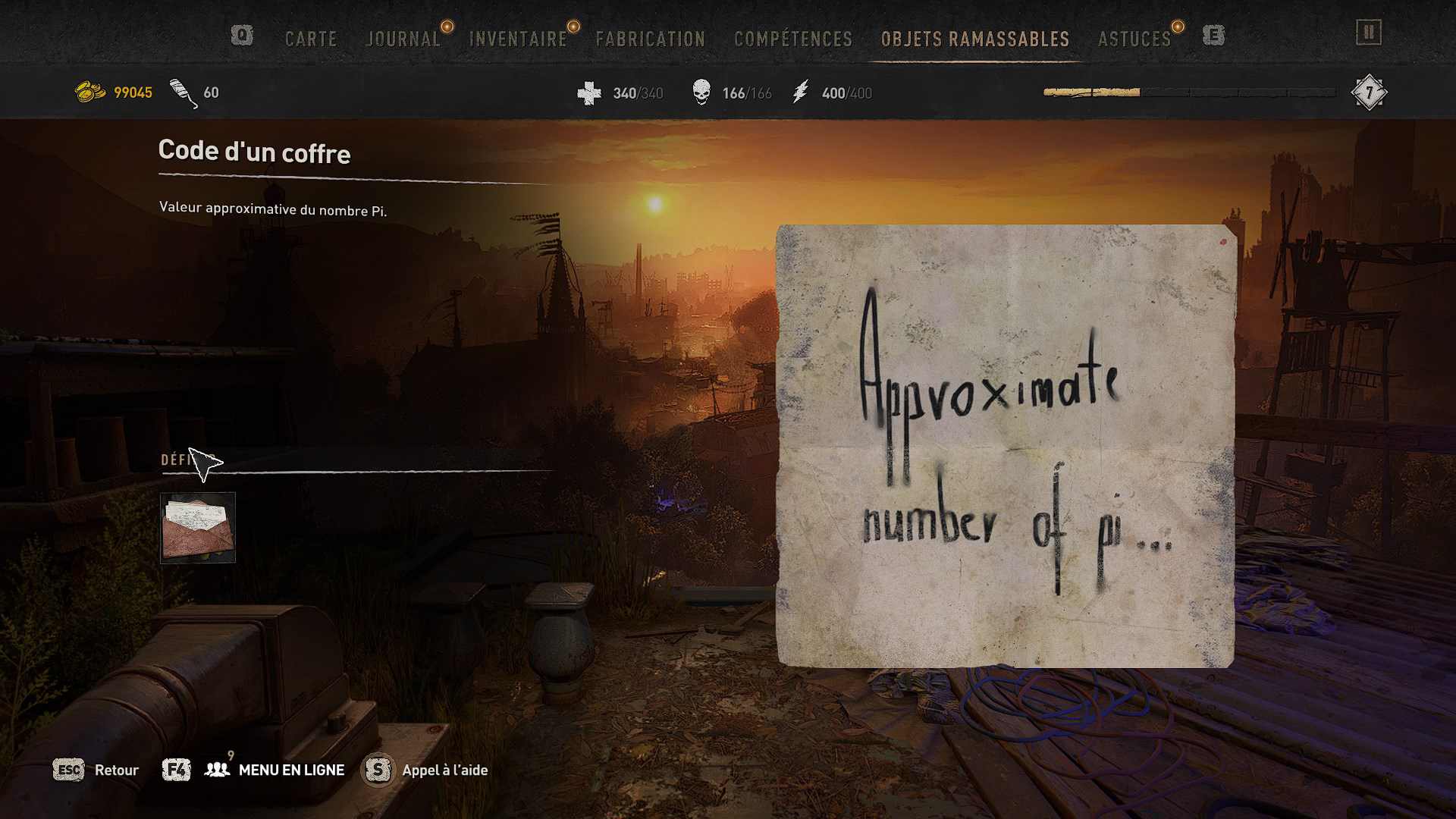Select the Inventaire tab

point(518,39)
